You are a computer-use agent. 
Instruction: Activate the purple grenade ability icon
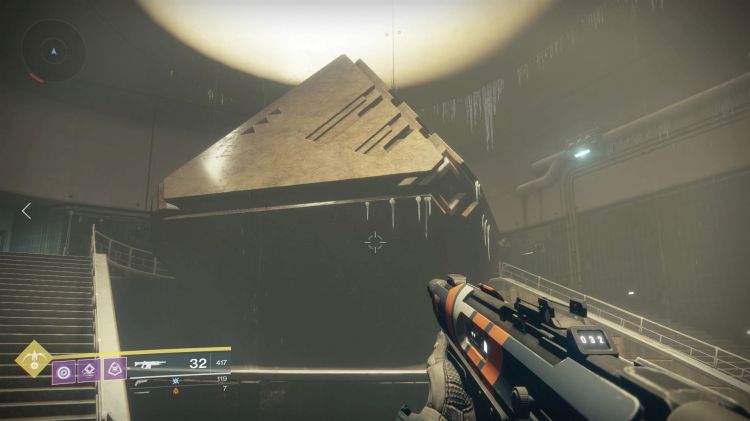(x=64, y=371)
